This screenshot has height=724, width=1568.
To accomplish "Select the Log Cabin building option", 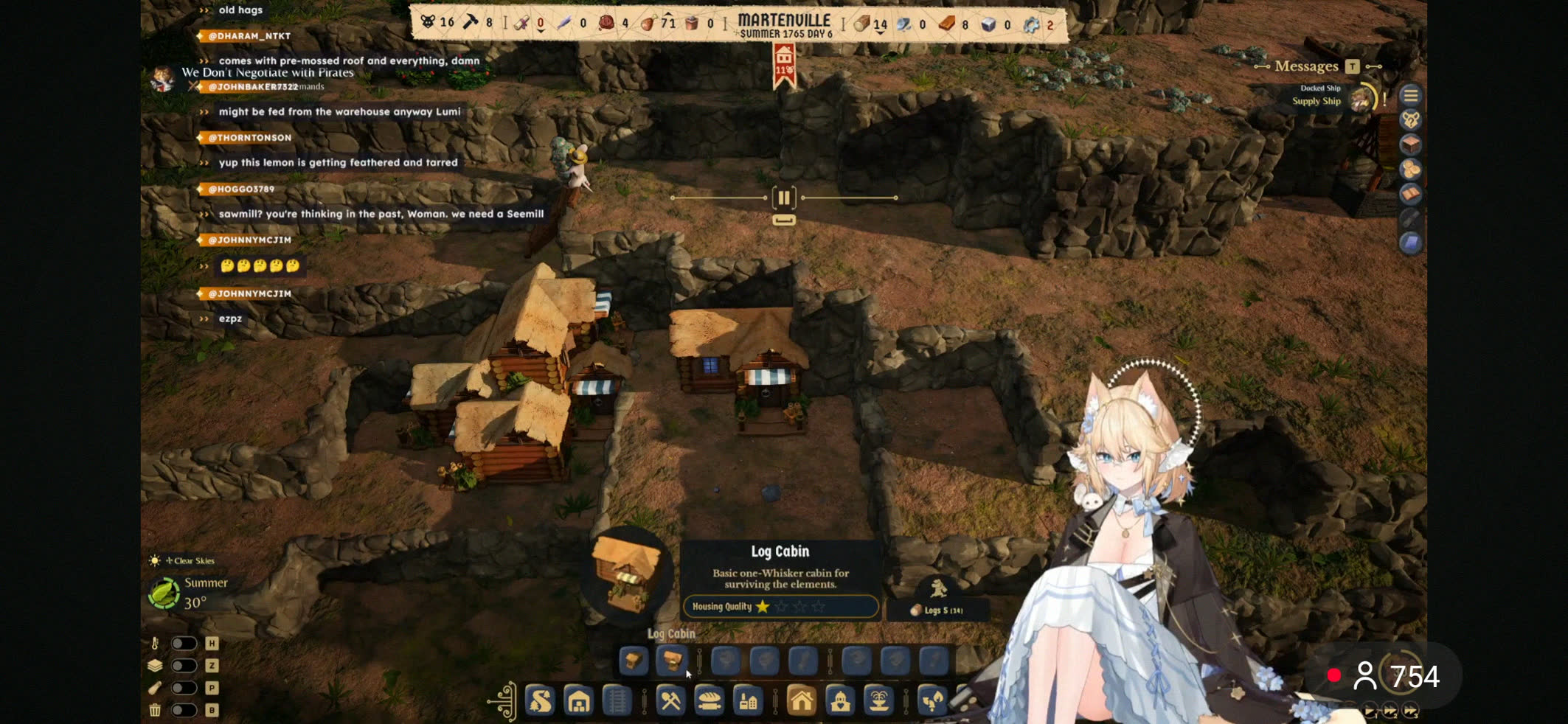I will (671, 661).
